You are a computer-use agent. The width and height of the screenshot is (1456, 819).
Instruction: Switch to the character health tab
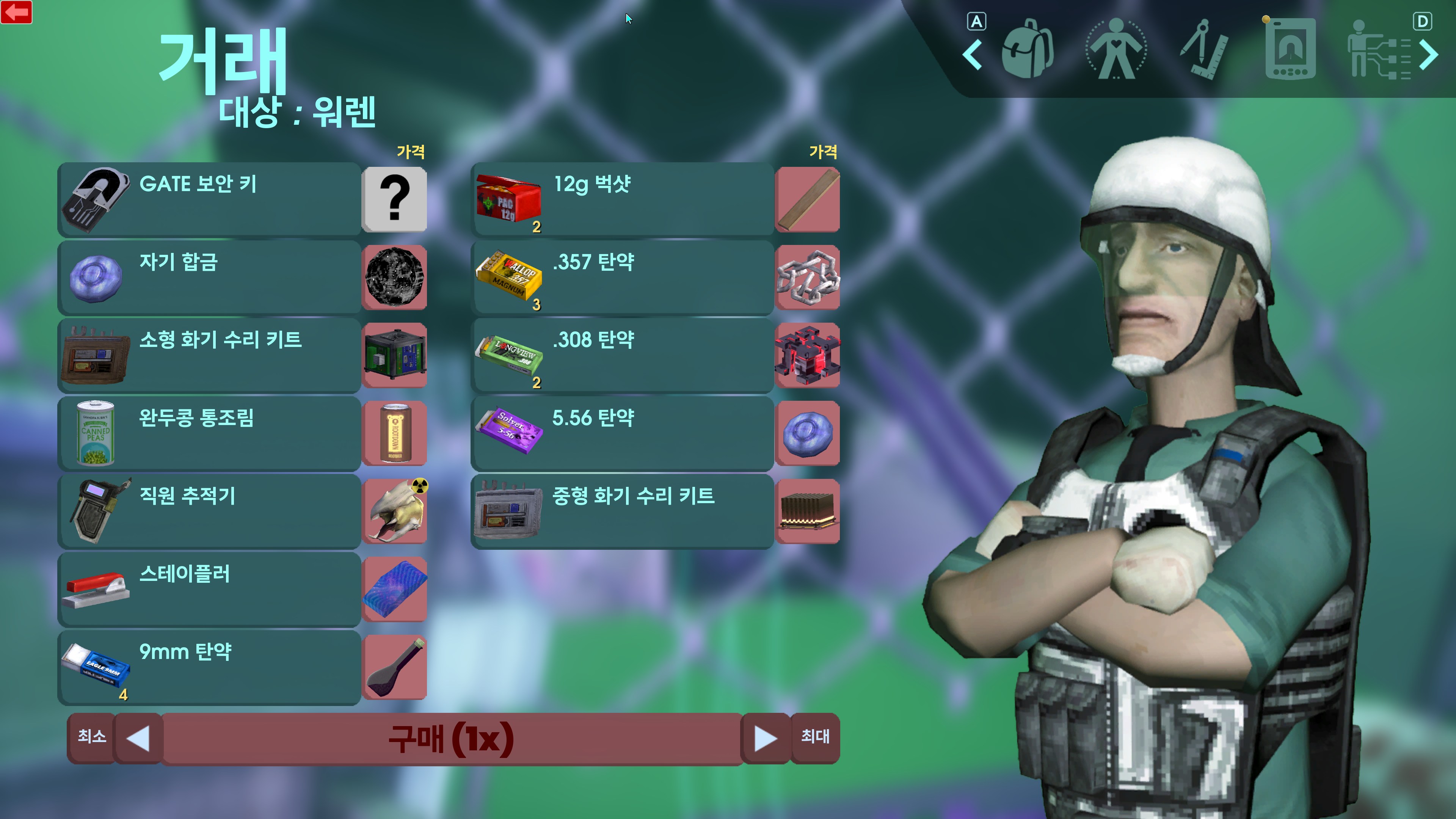coord(1116,49)
